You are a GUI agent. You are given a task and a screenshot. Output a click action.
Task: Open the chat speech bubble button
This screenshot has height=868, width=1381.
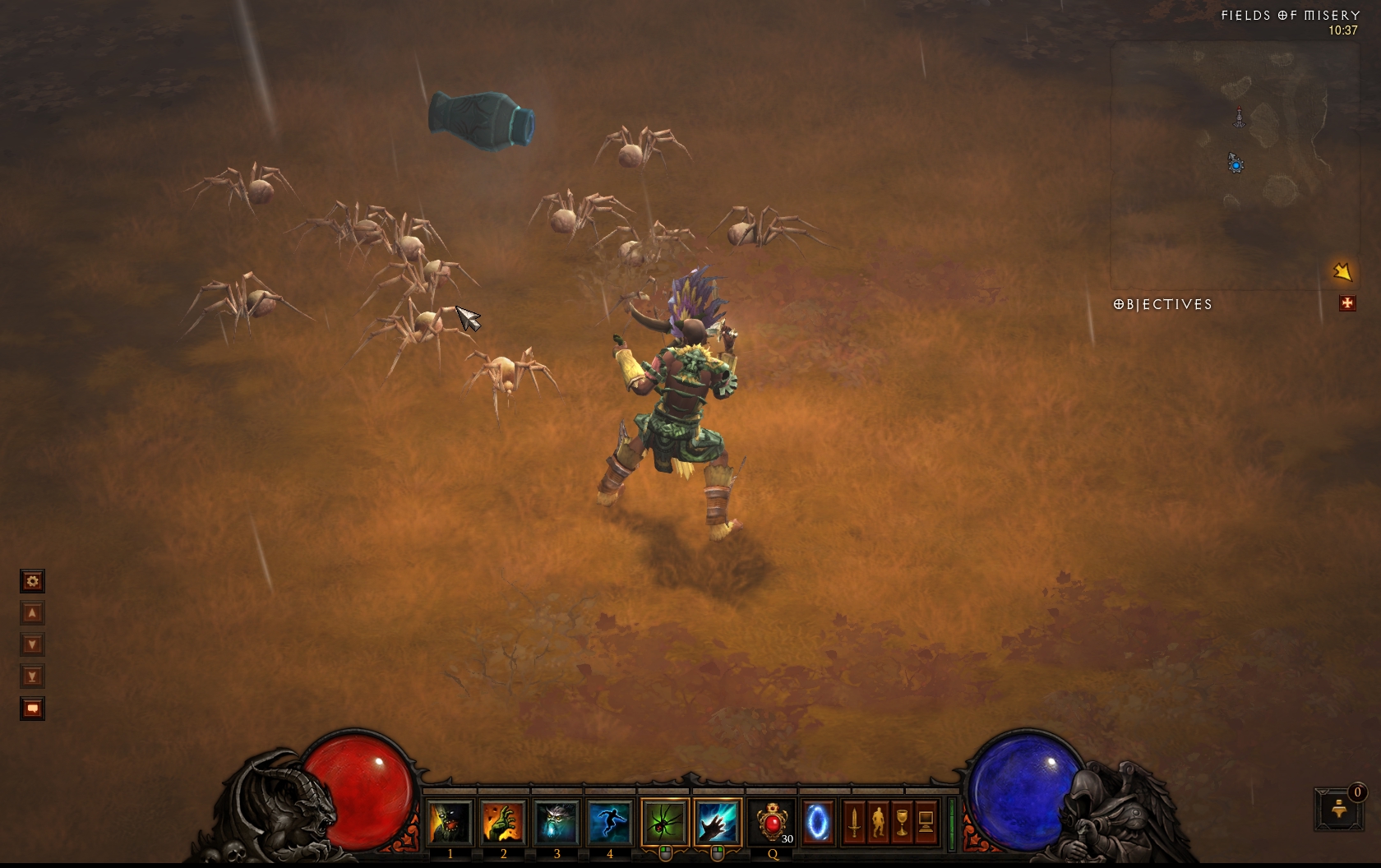click(32, 709)
